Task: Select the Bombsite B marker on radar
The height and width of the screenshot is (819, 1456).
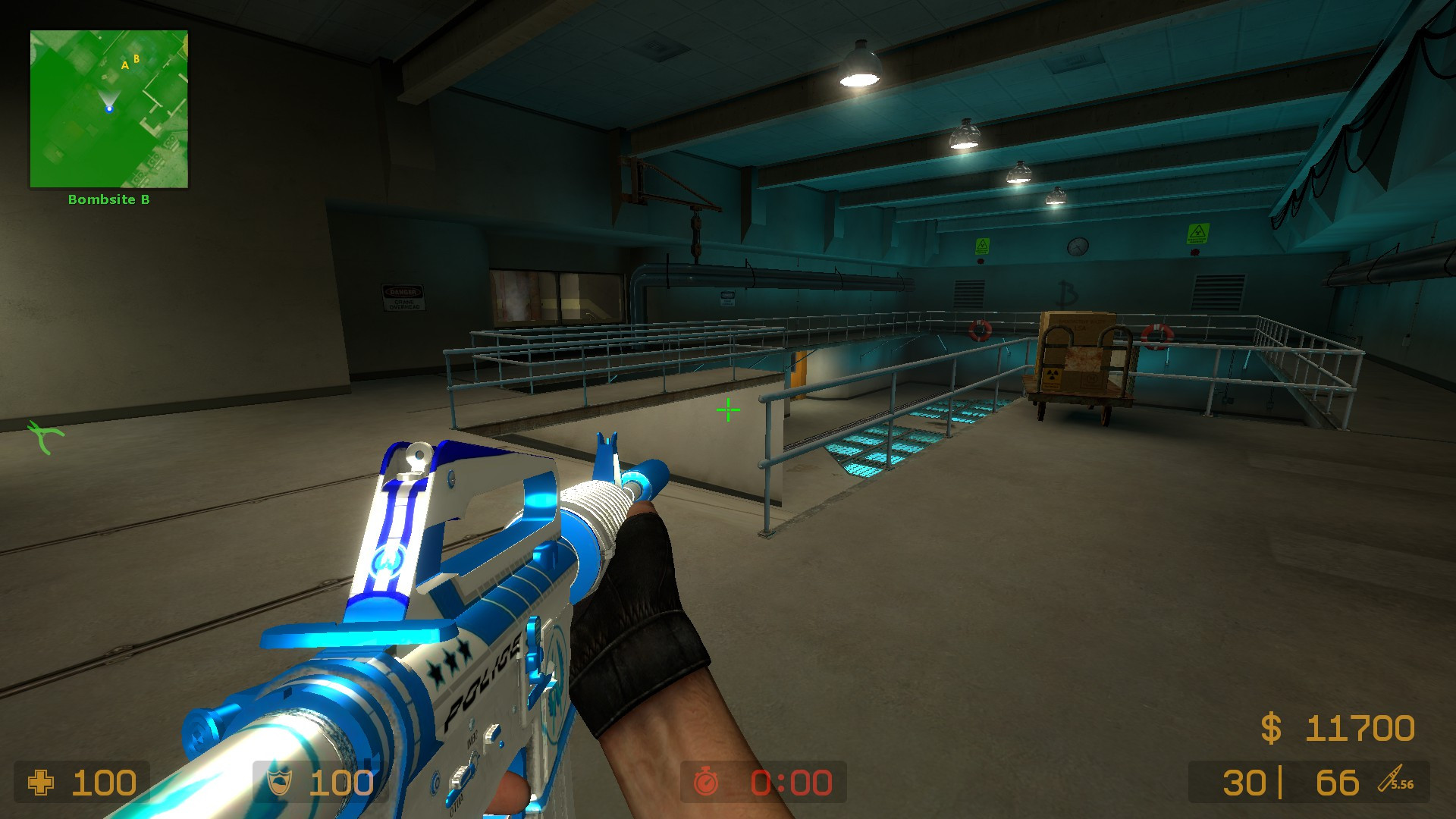Action: (x=136, y=58)
